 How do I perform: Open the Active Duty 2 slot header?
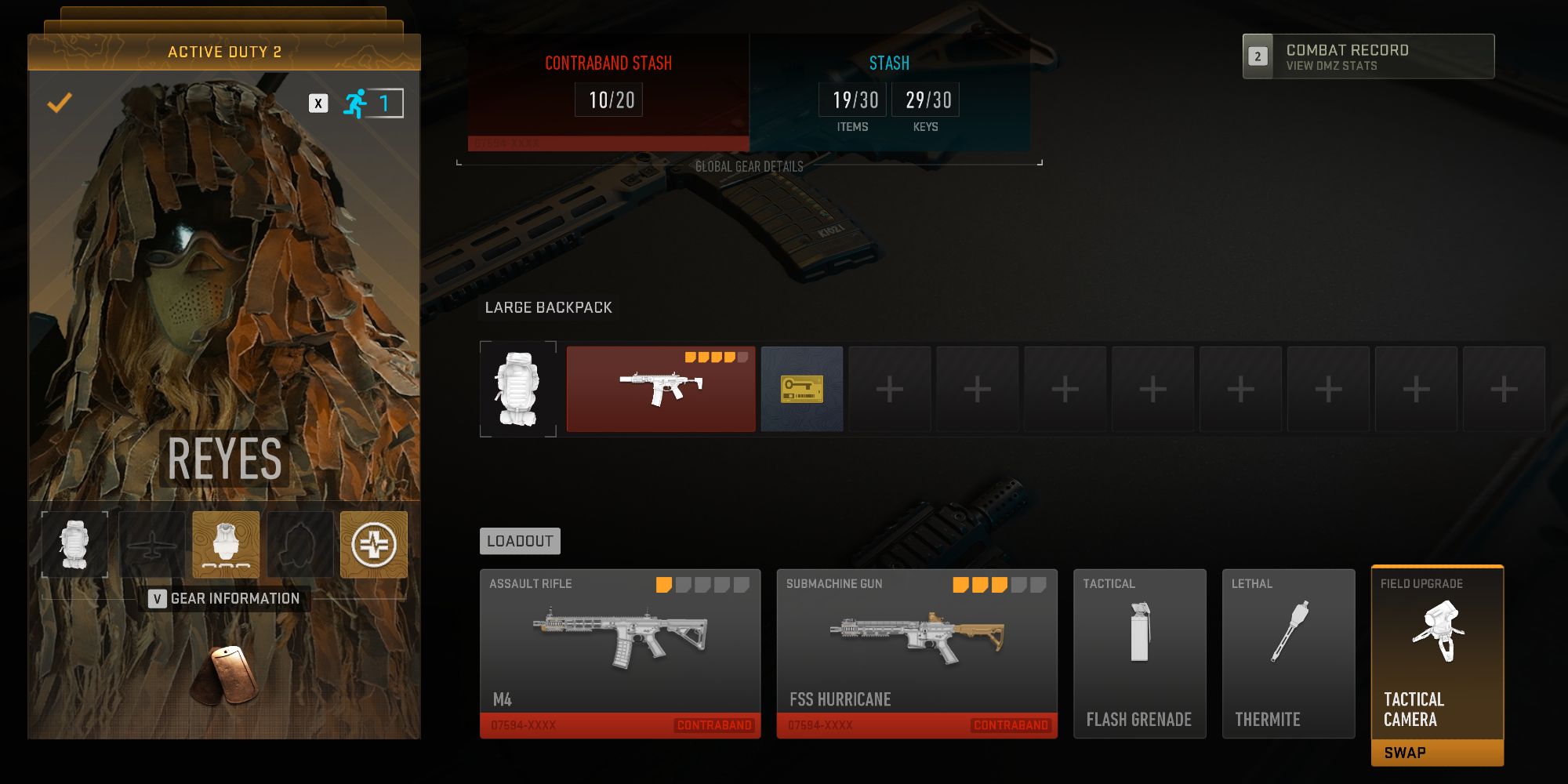coord(224,53)
